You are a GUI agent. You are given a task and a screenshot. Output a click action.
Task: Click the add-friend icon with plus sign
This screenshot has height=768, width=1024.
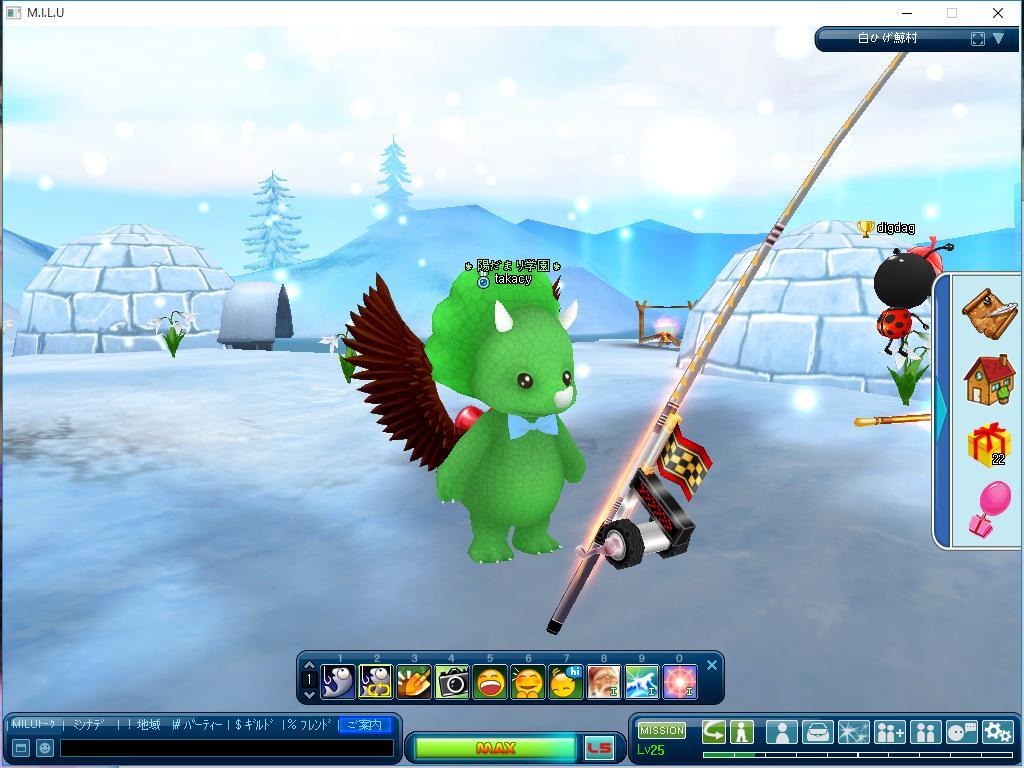click(889, 732)
